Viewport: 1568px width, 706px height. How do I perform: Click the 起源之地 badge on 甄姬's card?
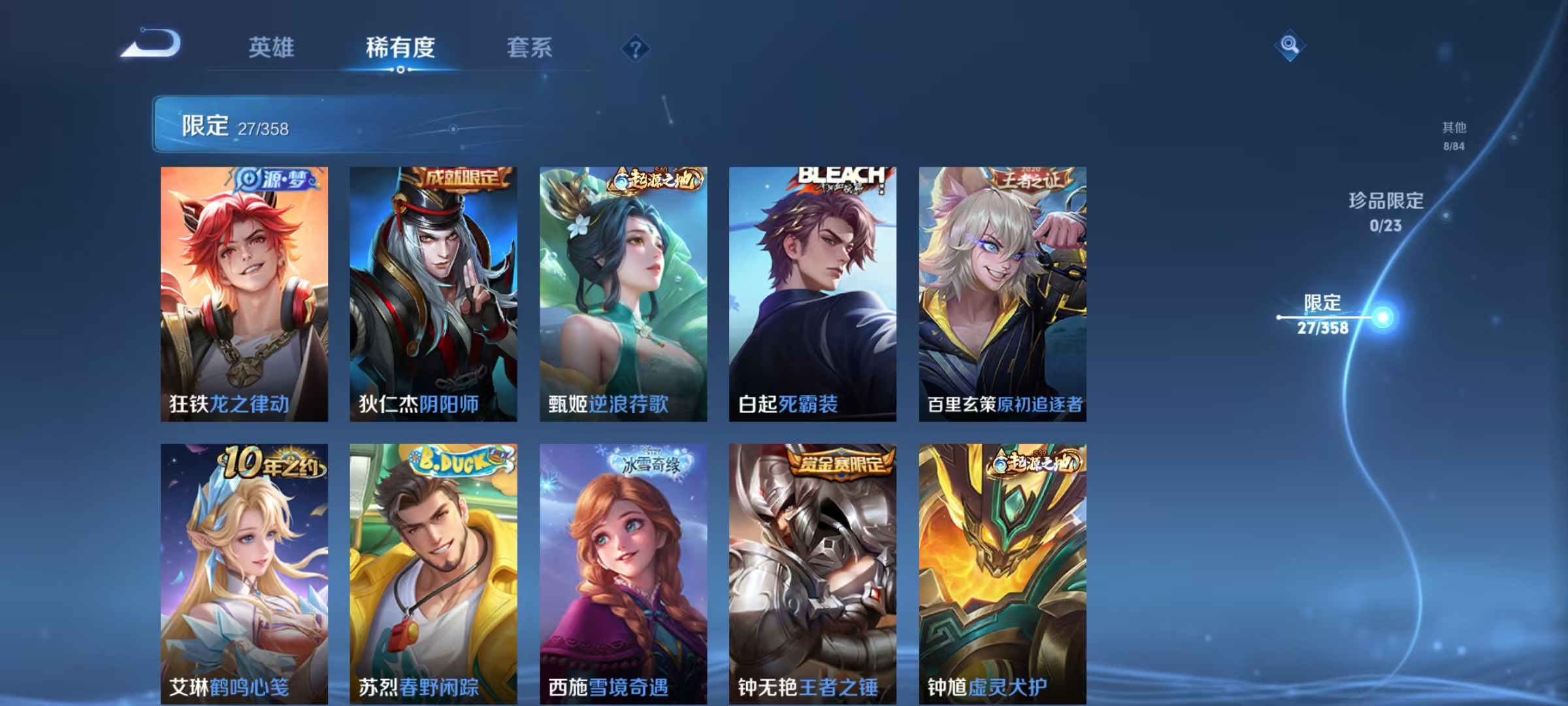tap(656, 178)
